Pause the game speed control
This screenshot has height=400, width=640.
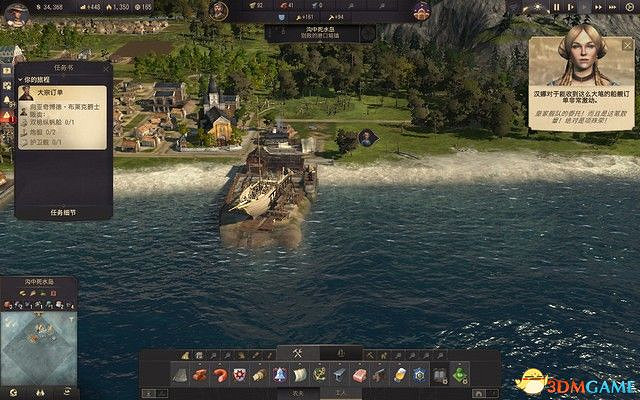click(557, 8)
